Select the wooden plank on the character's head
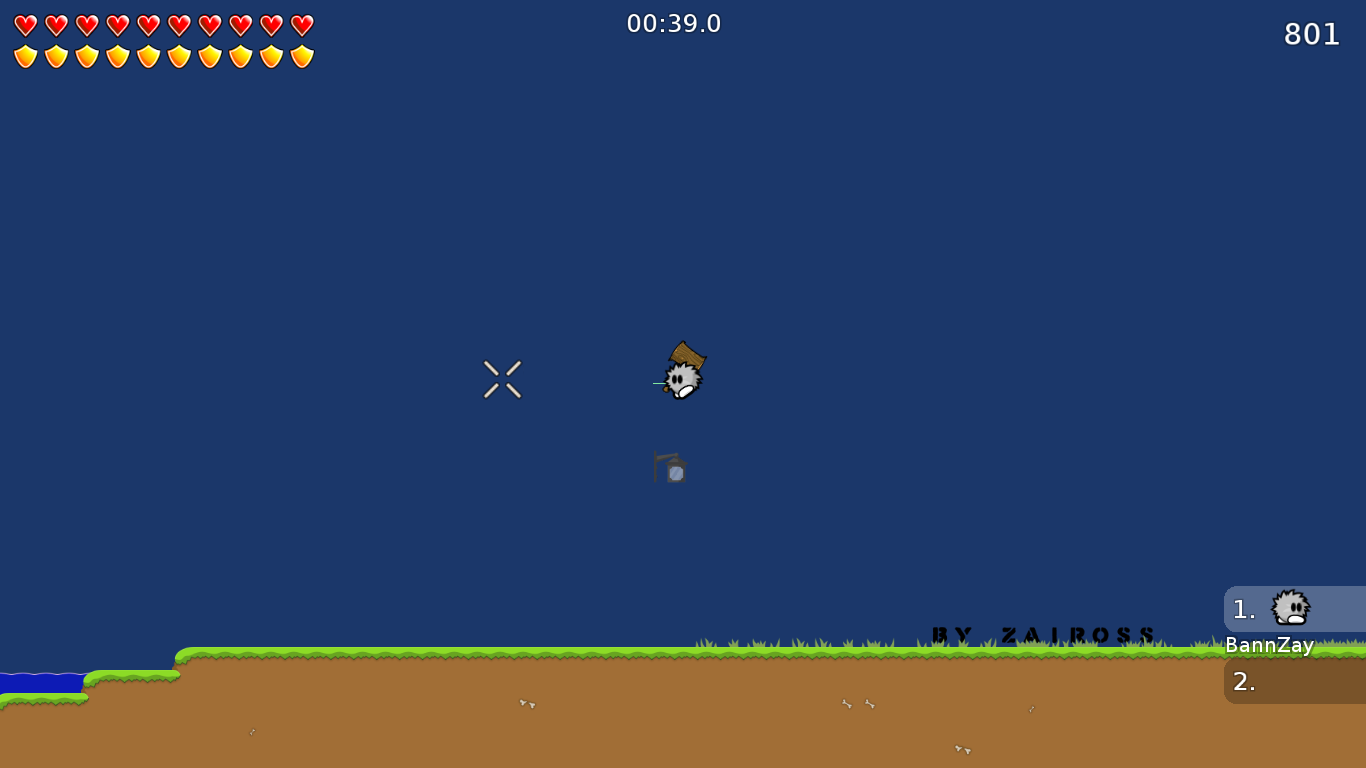Viewport: 1366px width, 768px height. (x=686, y=355)
